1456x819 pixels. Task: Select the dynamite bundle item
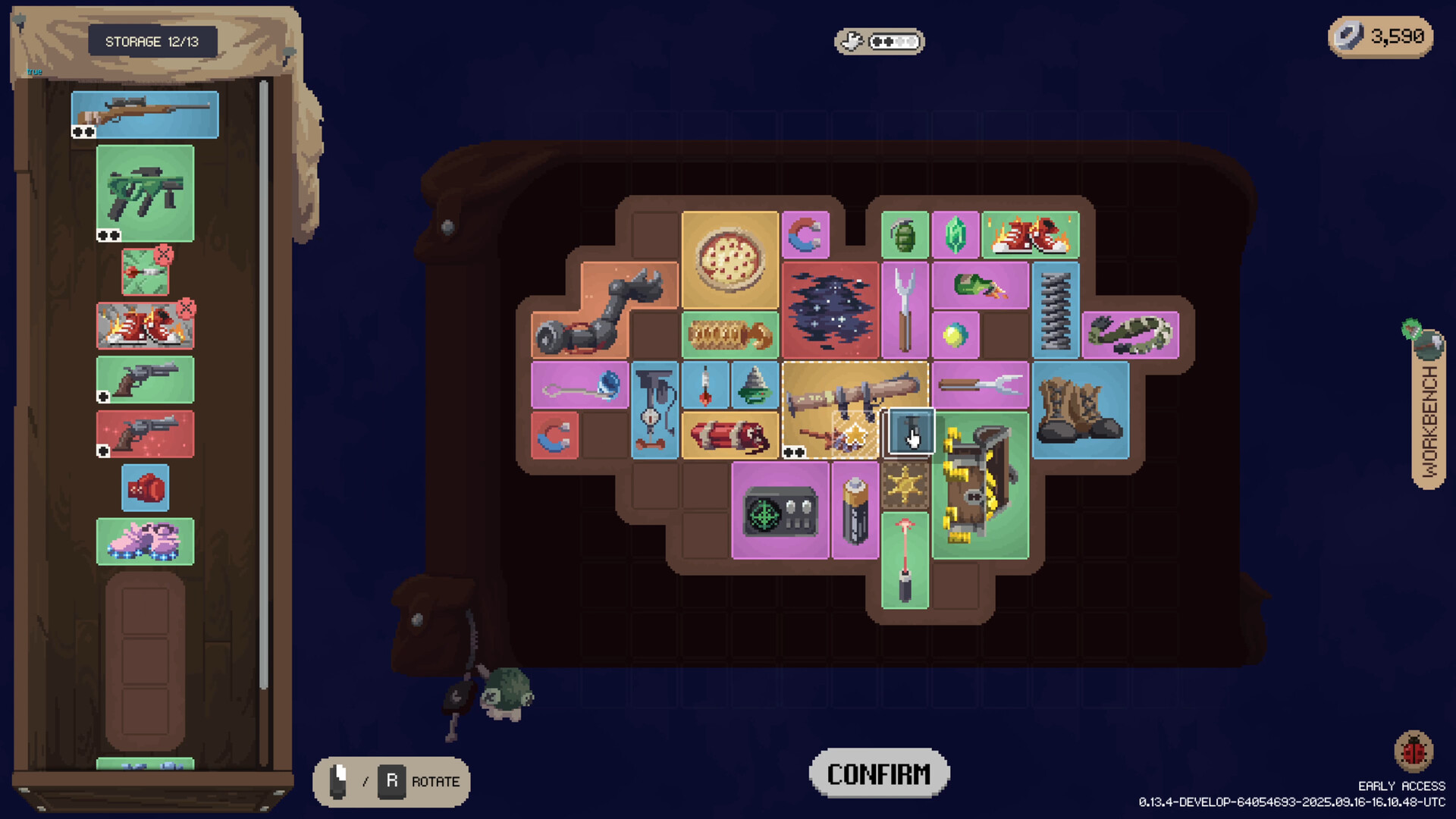[730, 435]
